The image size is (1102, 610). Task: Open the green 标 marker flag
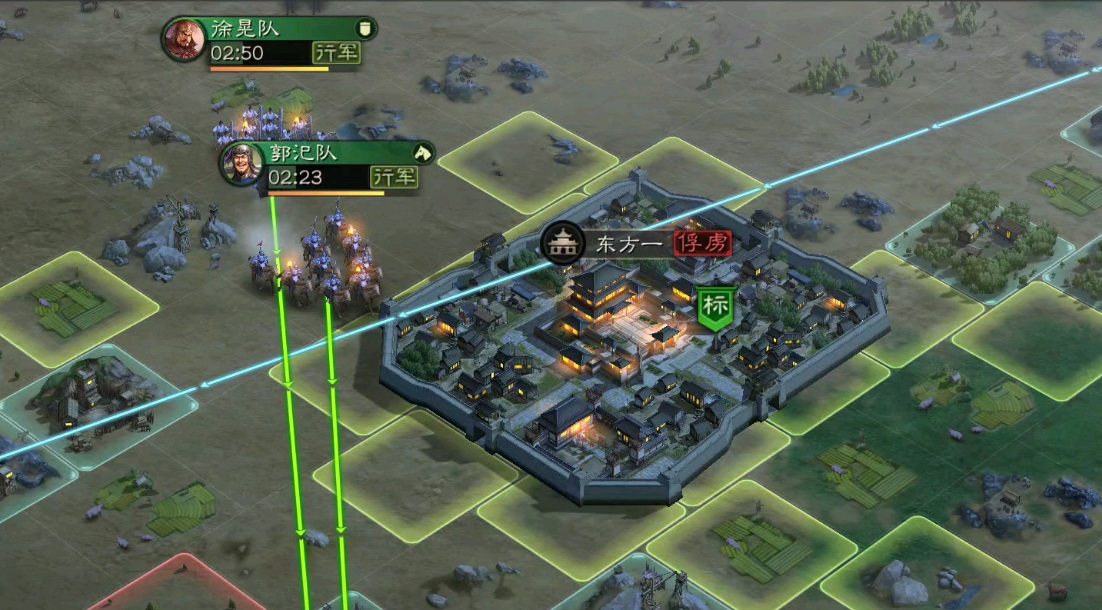[x=715, y=307]
